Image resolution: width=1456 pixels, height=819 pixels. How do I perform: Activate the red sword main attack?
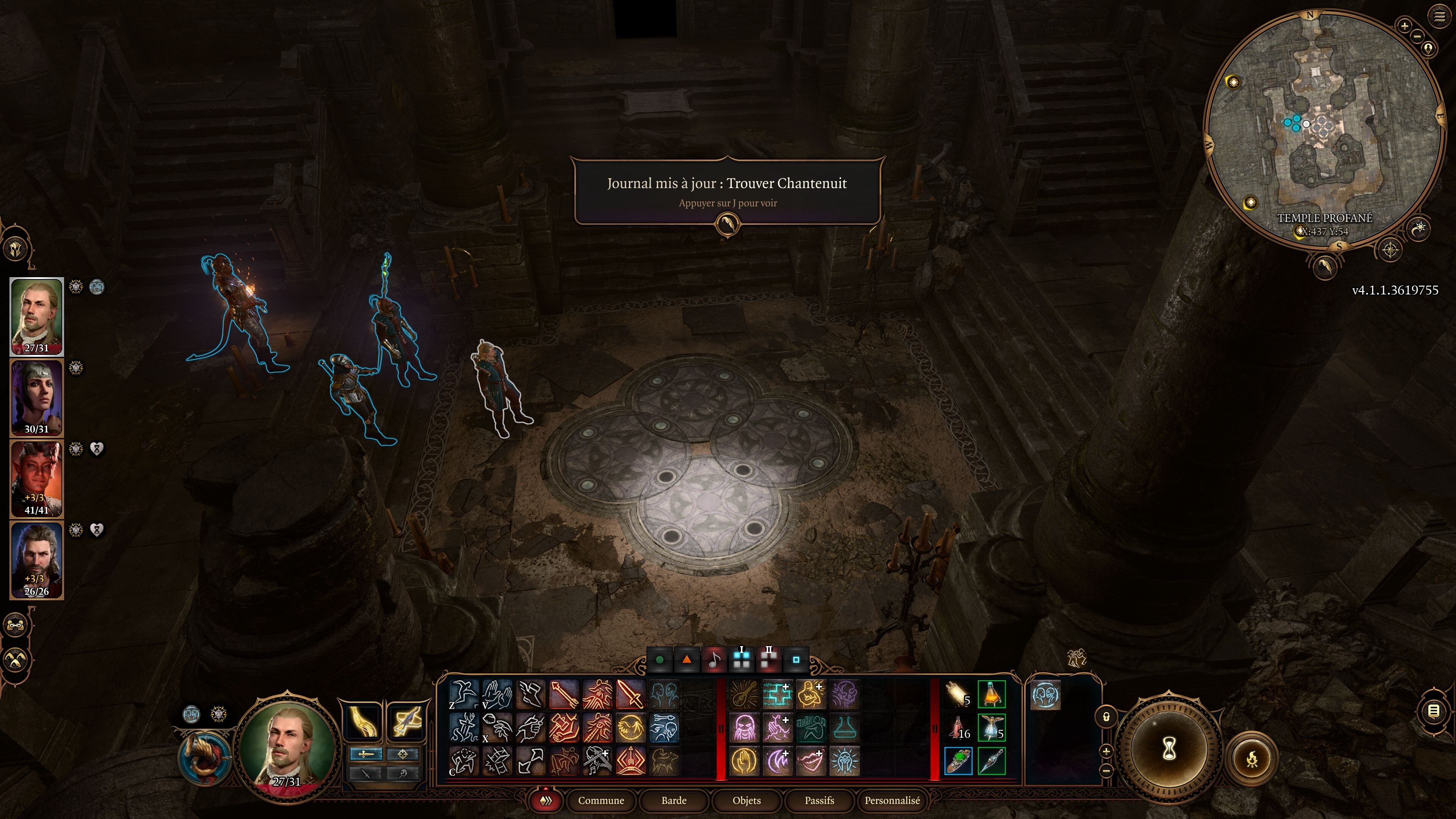(x=630, y=695)
